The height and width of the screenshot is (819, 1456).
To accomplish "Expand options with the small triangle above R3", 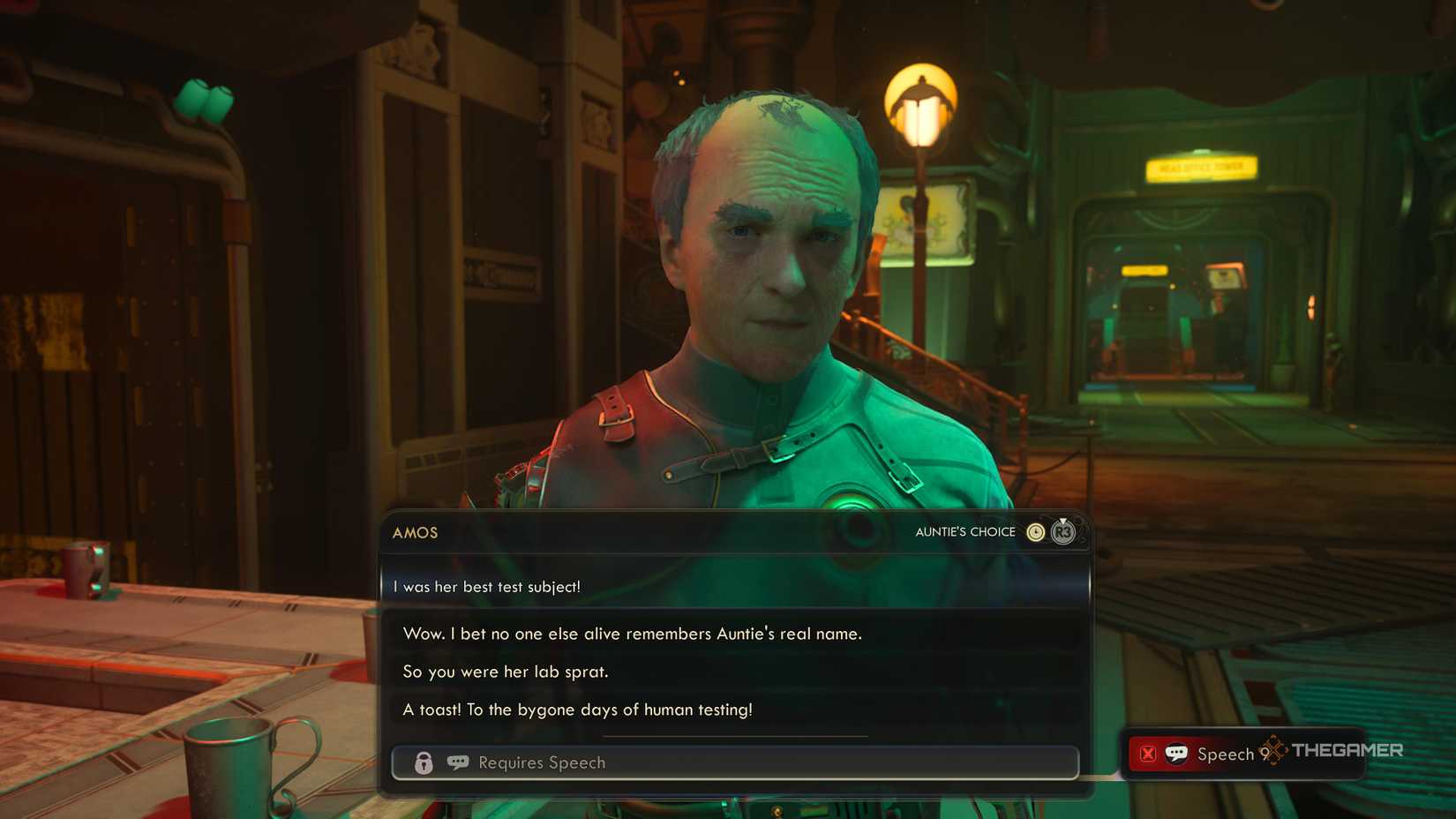I will coord(1062,519).
